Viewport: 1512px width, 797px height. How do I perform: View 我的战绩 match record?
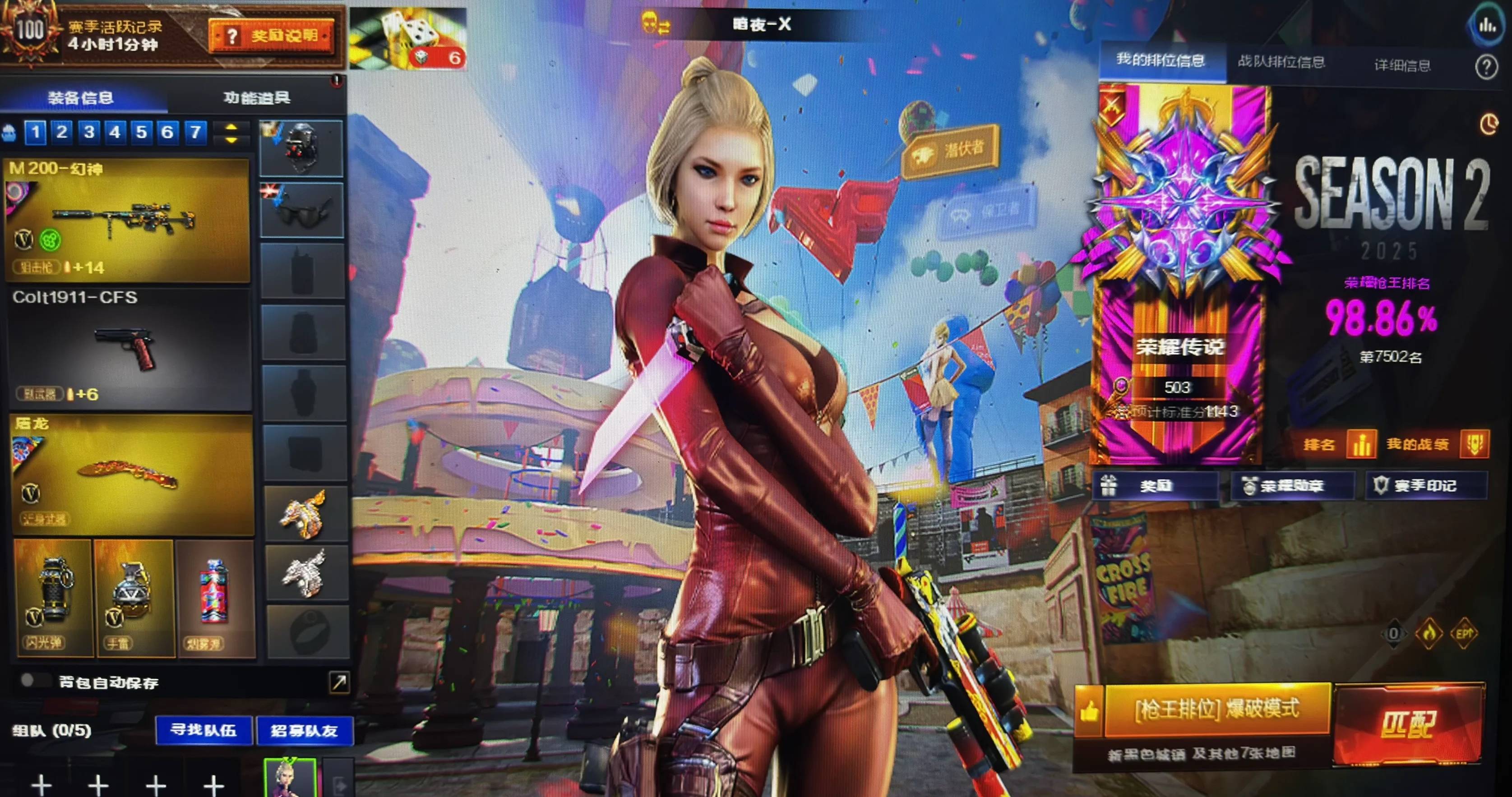coord(1436,444)
